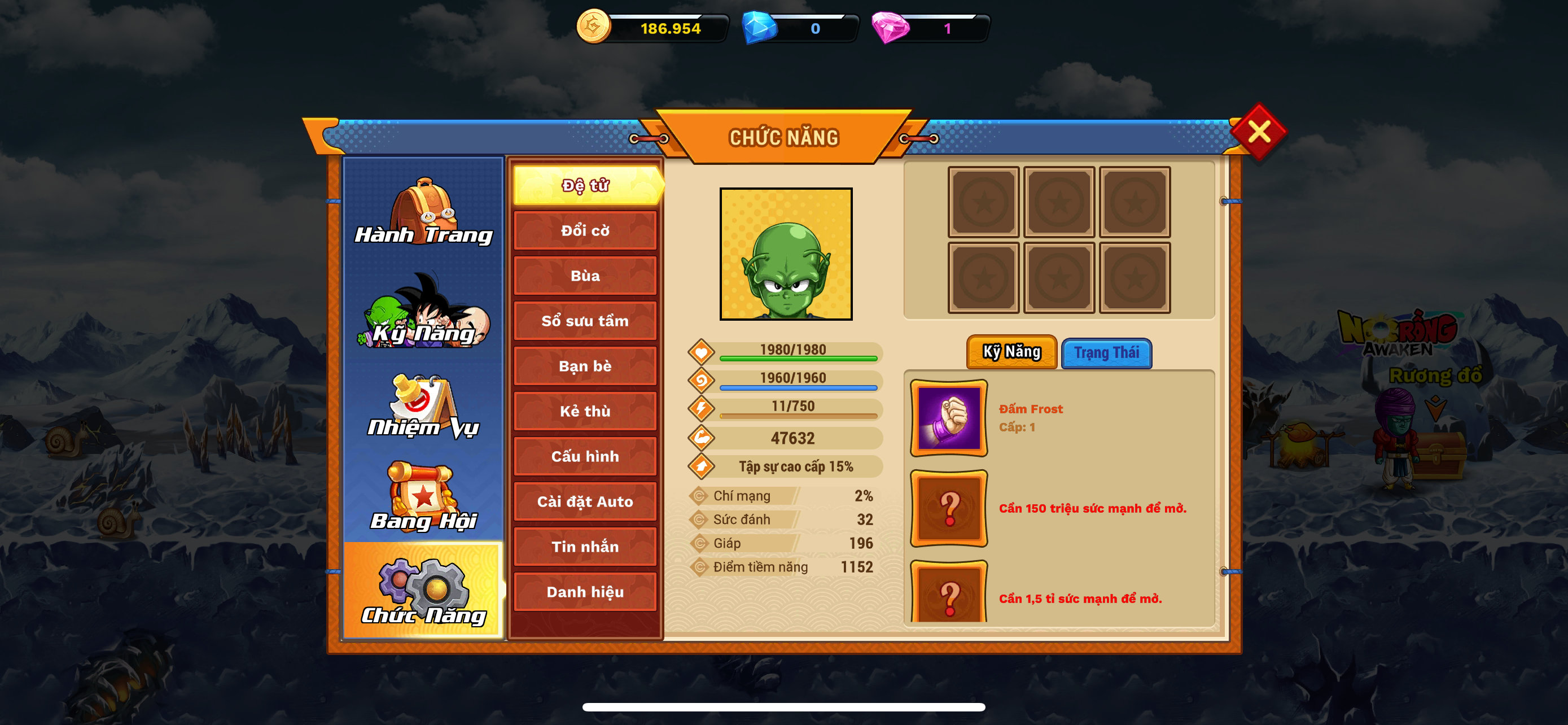Open the Danh hiệu titles entry
Viewport: 1568px width, 725px height.
[585, 592]
